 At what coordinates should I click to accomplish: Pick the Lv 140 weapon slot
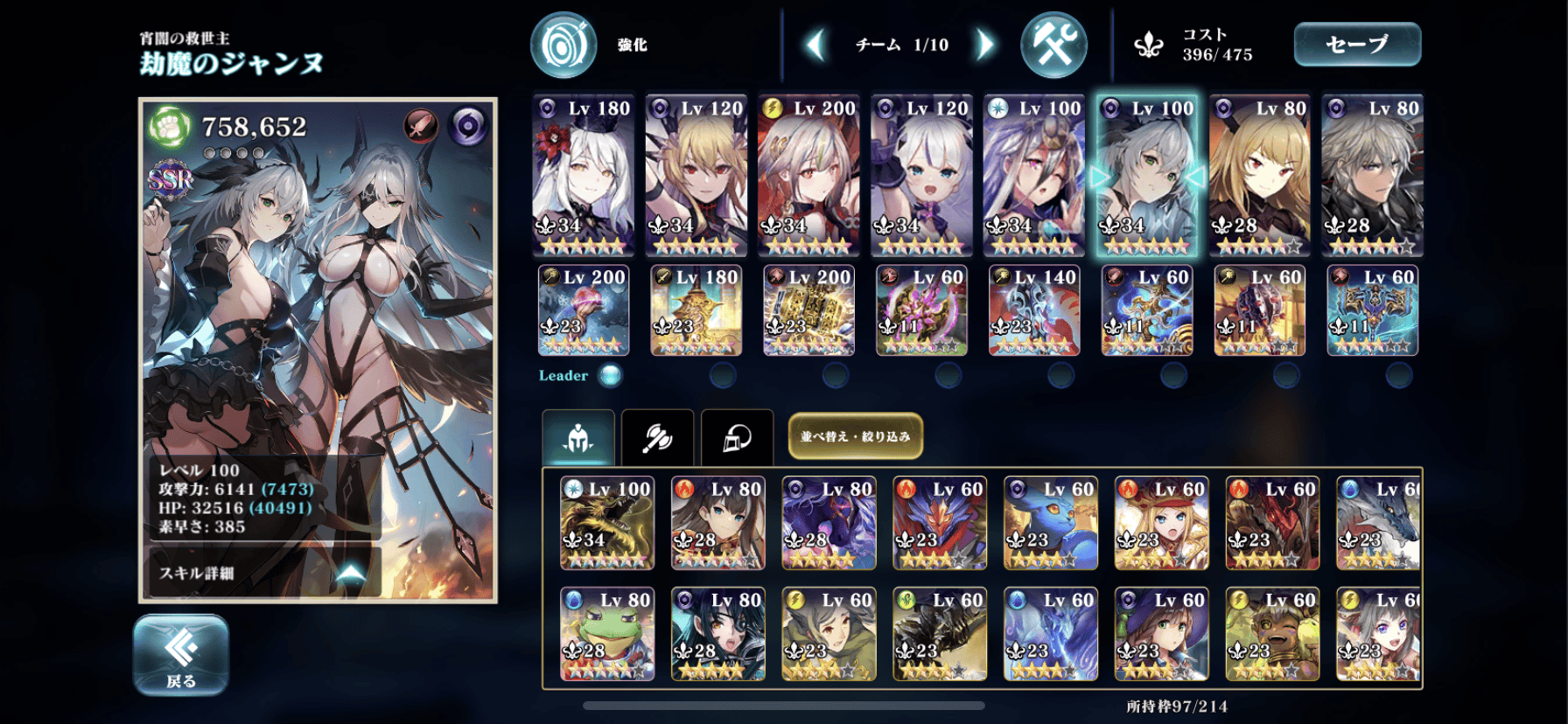1033,310
